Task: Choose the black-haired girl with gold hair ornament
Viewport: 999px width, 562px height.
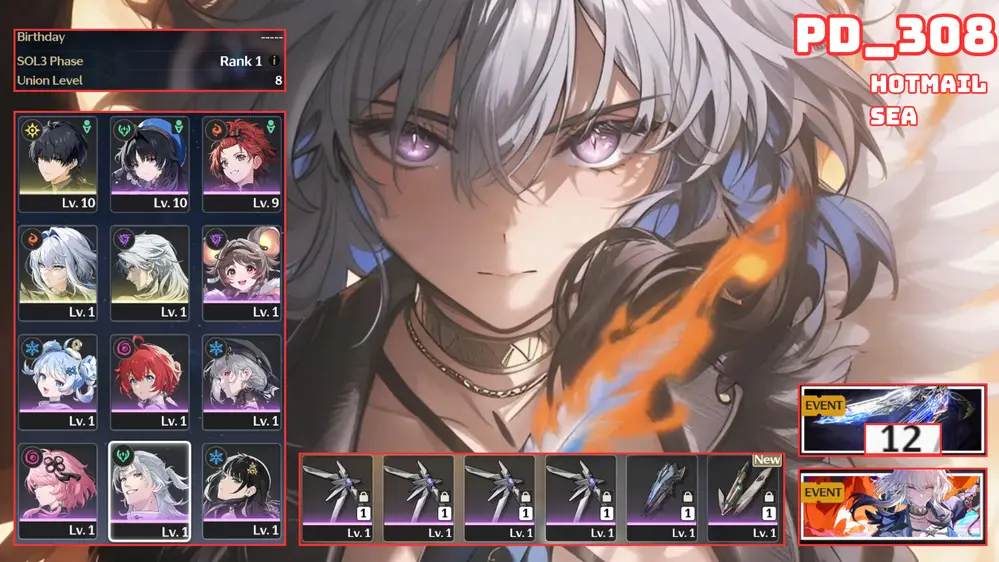Action: coord(241,490)
